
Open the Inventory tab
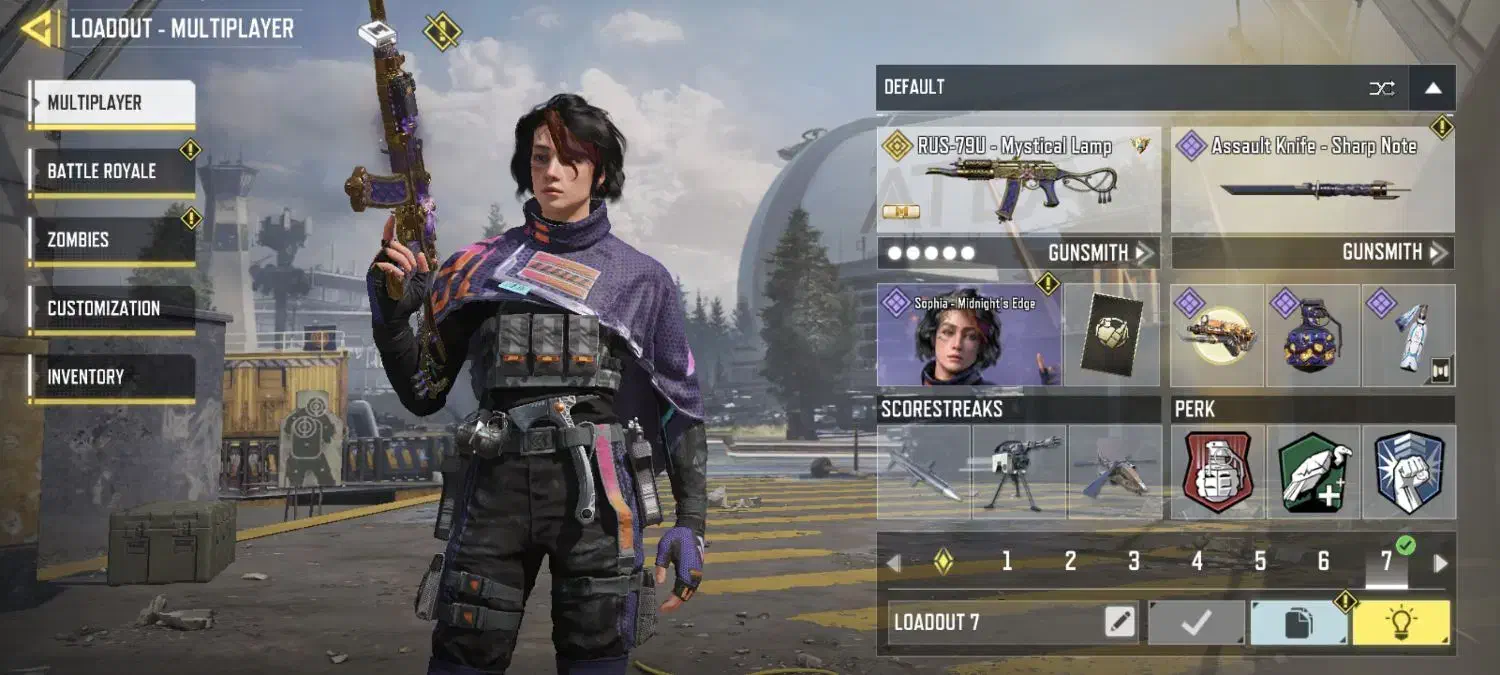point(111,377)
